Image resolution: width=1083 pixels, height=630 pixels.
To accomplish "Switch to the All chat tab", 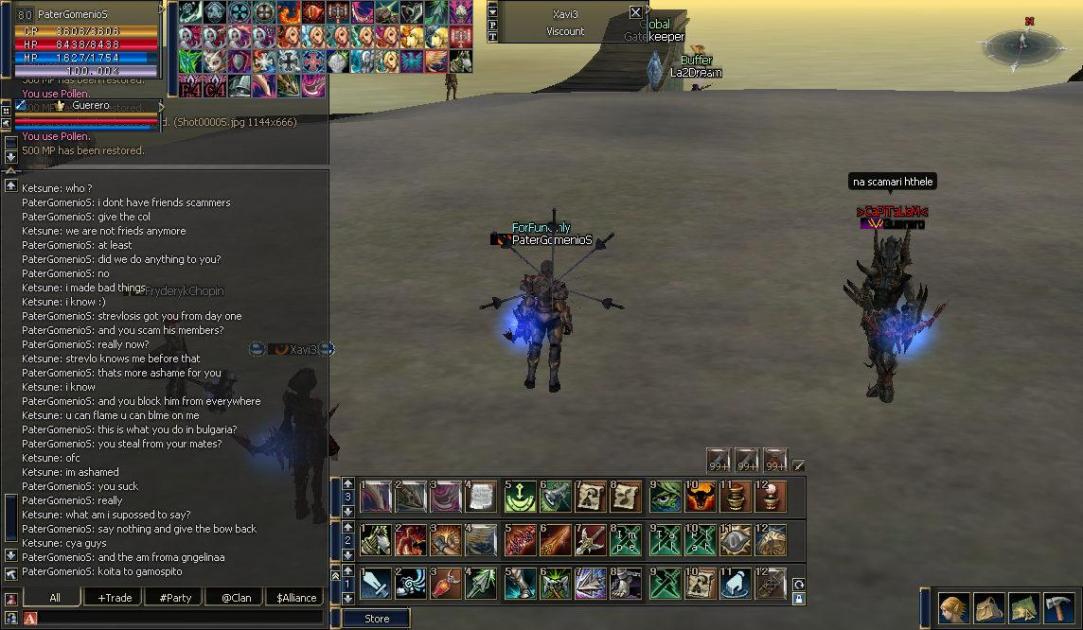I will [54, 598].
